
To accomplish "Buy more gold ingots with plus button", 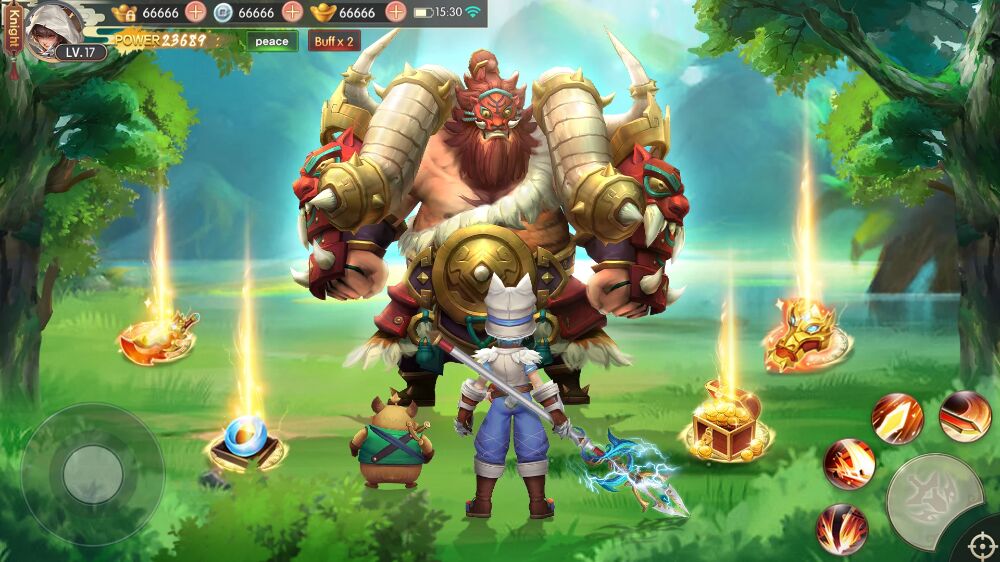I will point(395,12).
